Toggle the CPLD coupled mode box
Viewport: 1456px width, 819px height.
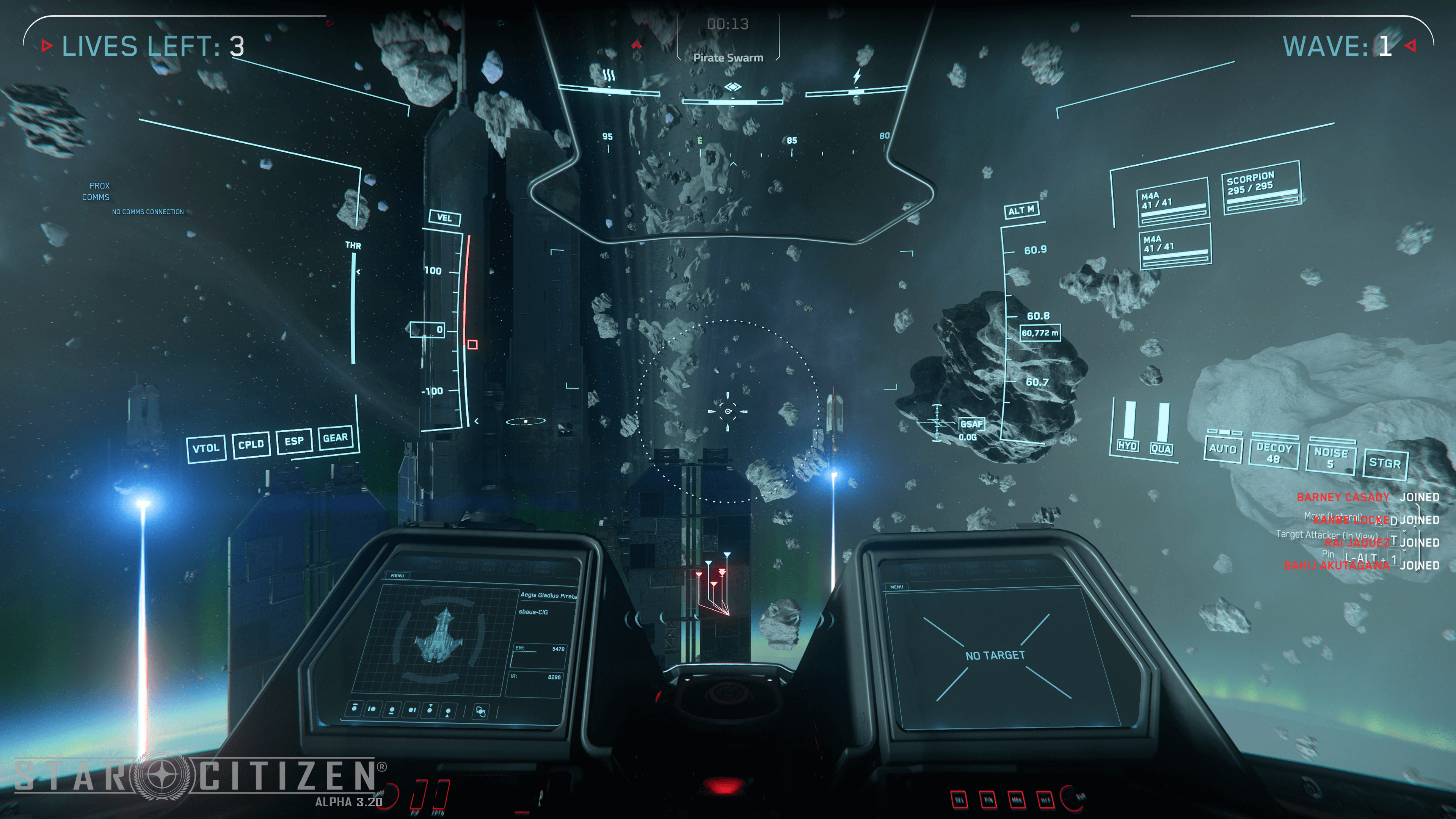[x=251, y=445]
